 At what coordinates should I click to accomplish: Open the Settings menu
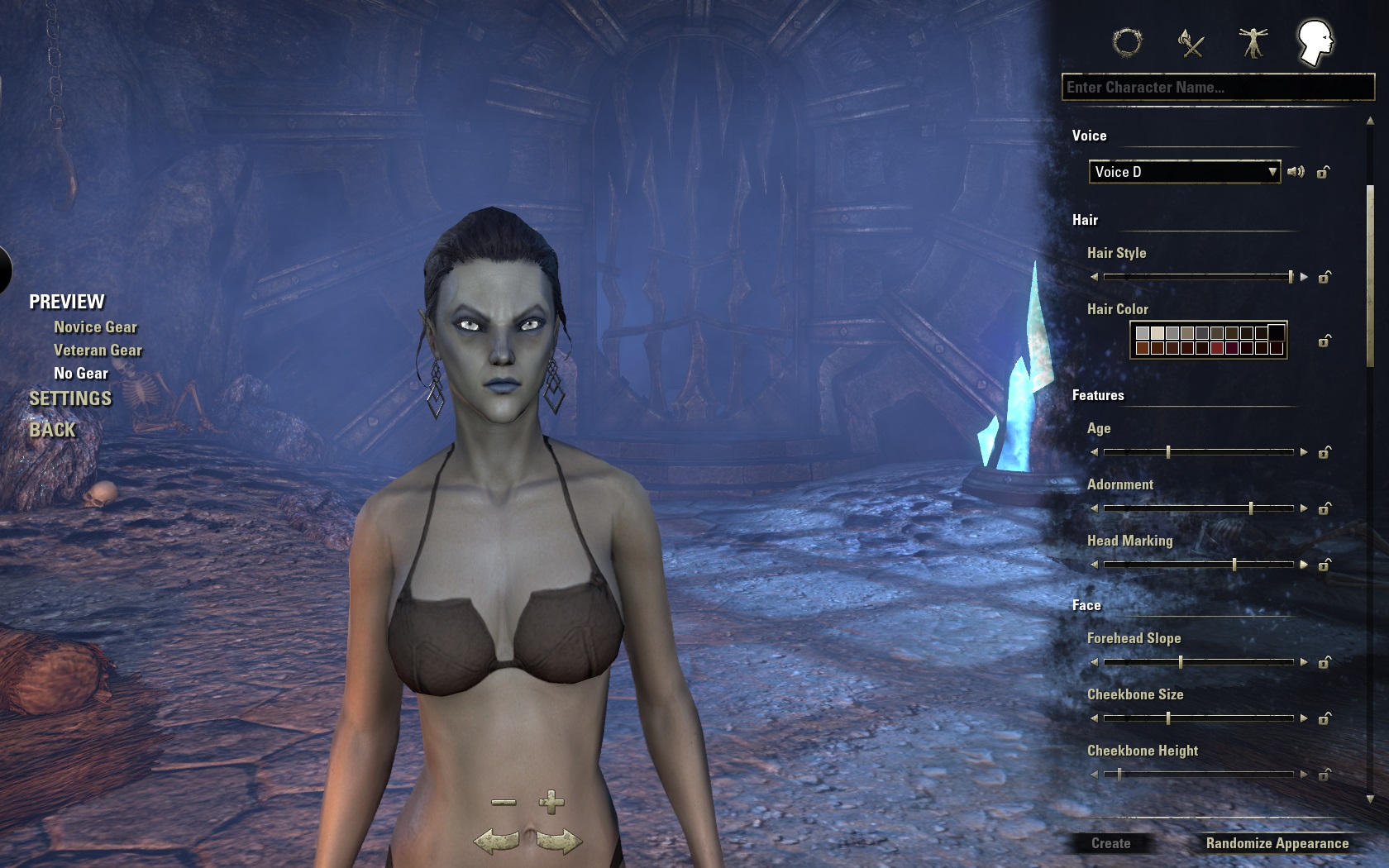point(70,398)
